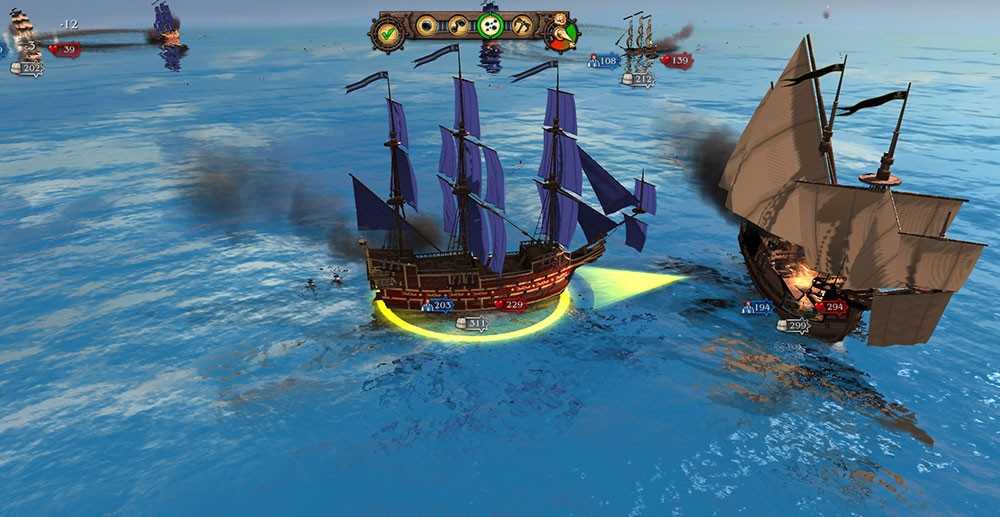Open the captain portrait wheel button
Screen dimensions: 1000x517
point(562,32)
